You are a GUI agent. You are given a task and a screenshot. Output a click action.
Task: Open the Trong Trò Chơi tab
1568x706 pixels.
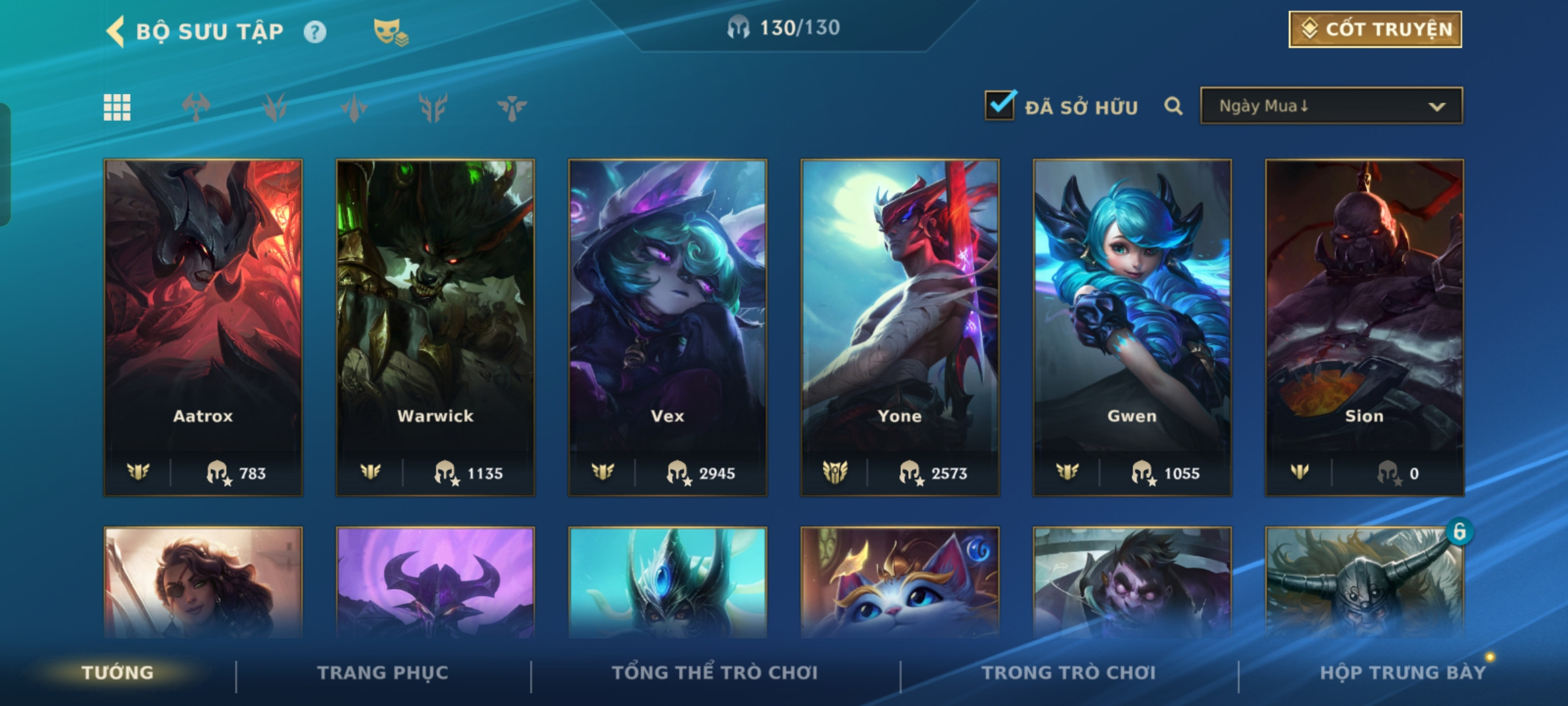1069,673
